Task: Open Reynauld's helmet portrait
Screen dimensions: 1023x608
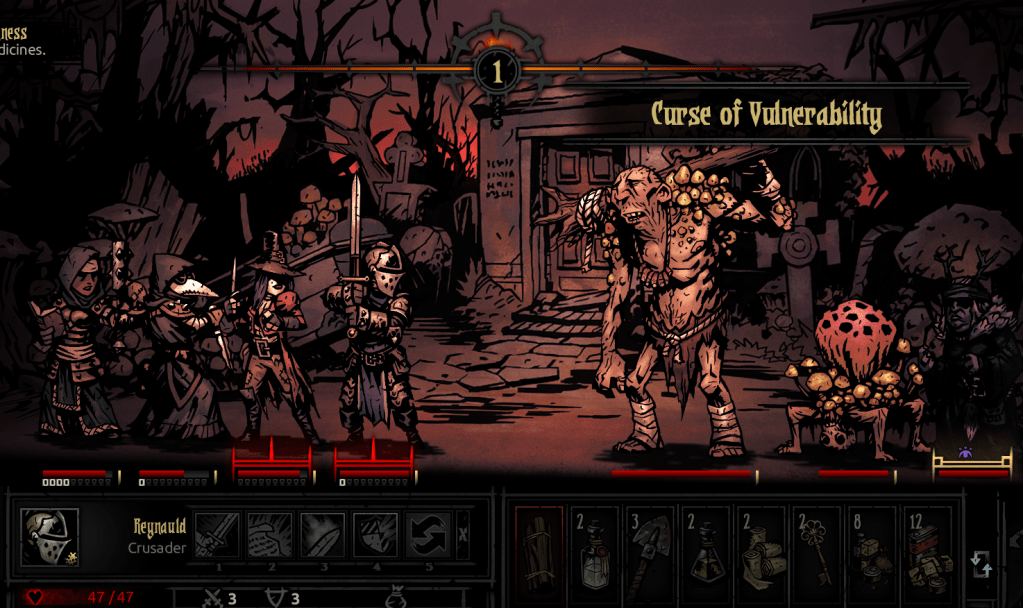Action: pos(50,537)
